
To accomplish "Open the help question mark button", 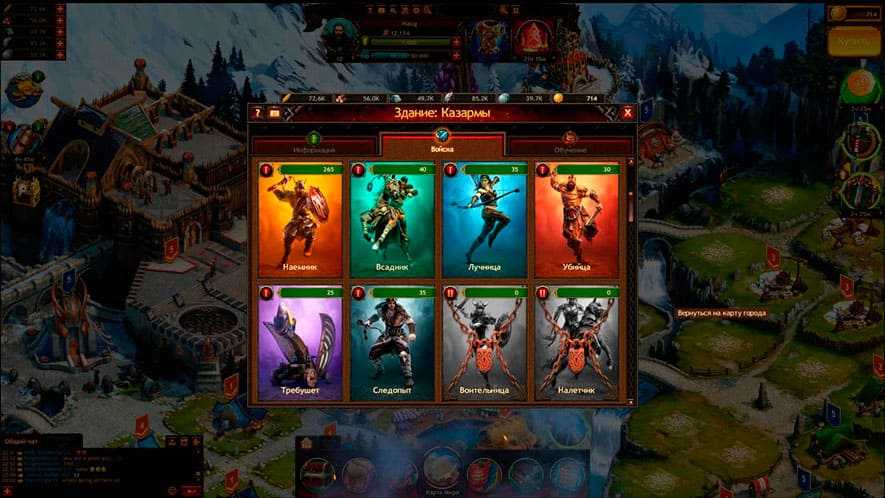I will (257, 114).
